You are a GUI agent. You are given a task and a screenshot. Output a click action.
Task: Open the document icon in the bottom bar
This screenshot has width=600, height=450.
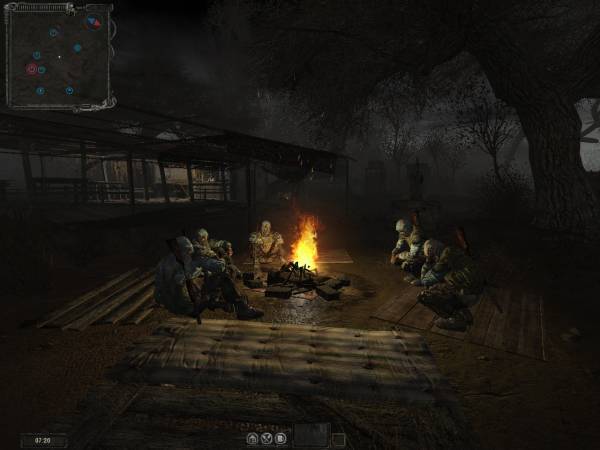(x=280, y=437)
